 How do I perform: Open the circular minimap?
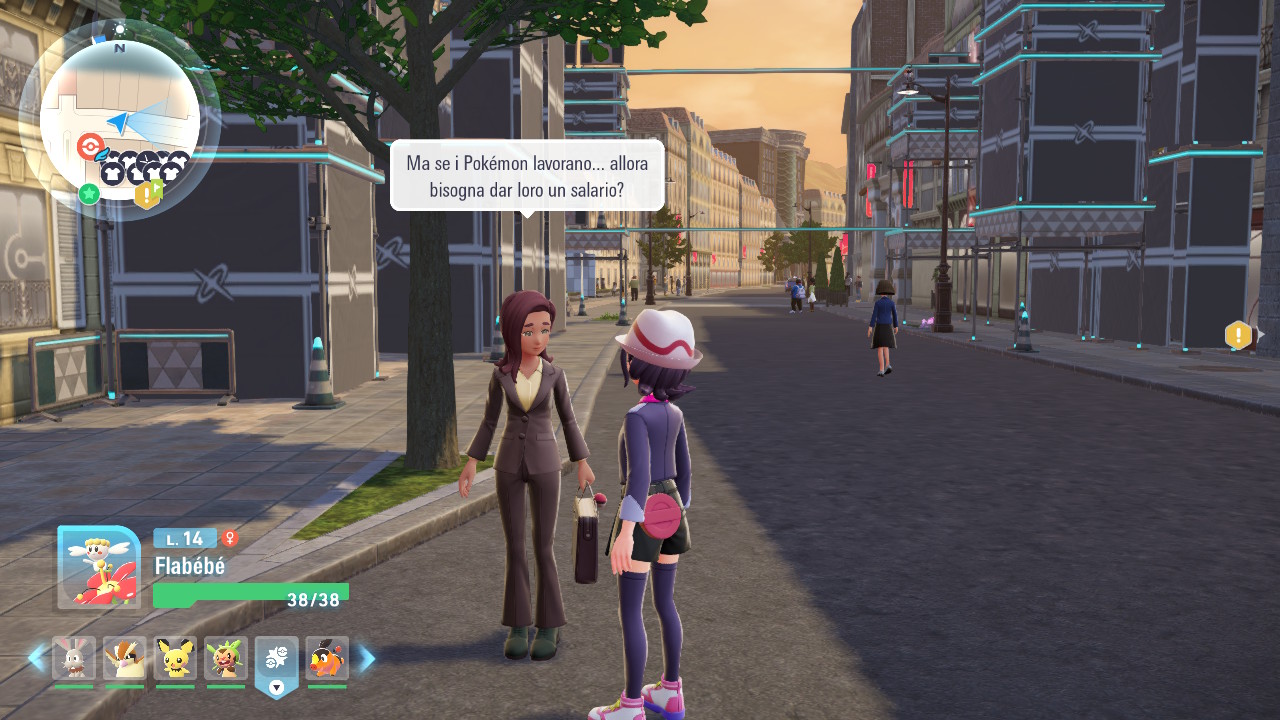point(120,118)
